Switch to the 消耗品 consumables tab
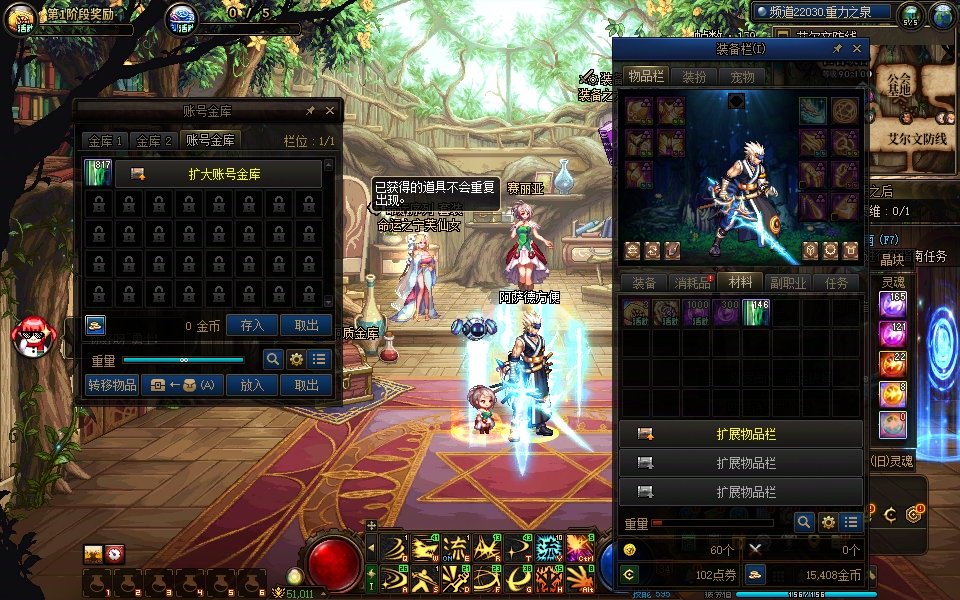Screen dimensions: 960x600 [x=692, y=283]
